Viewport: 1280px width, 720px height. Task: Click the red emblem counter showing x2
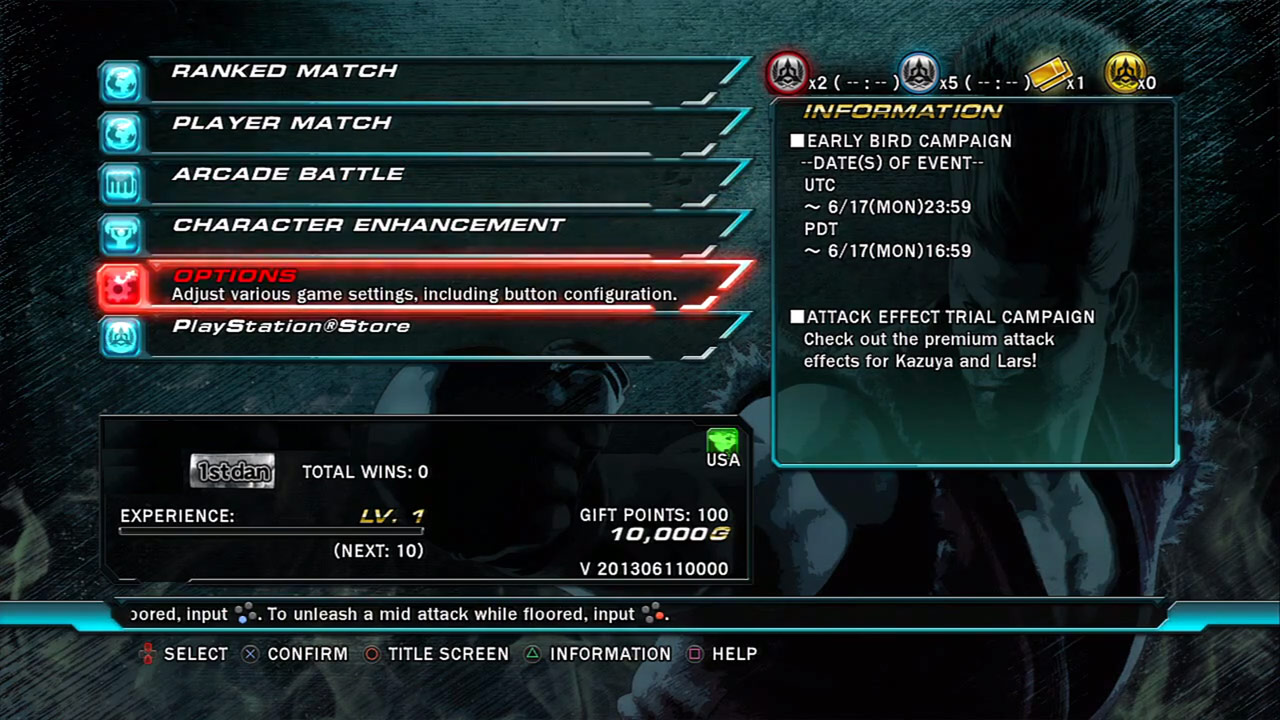[788, 72]
